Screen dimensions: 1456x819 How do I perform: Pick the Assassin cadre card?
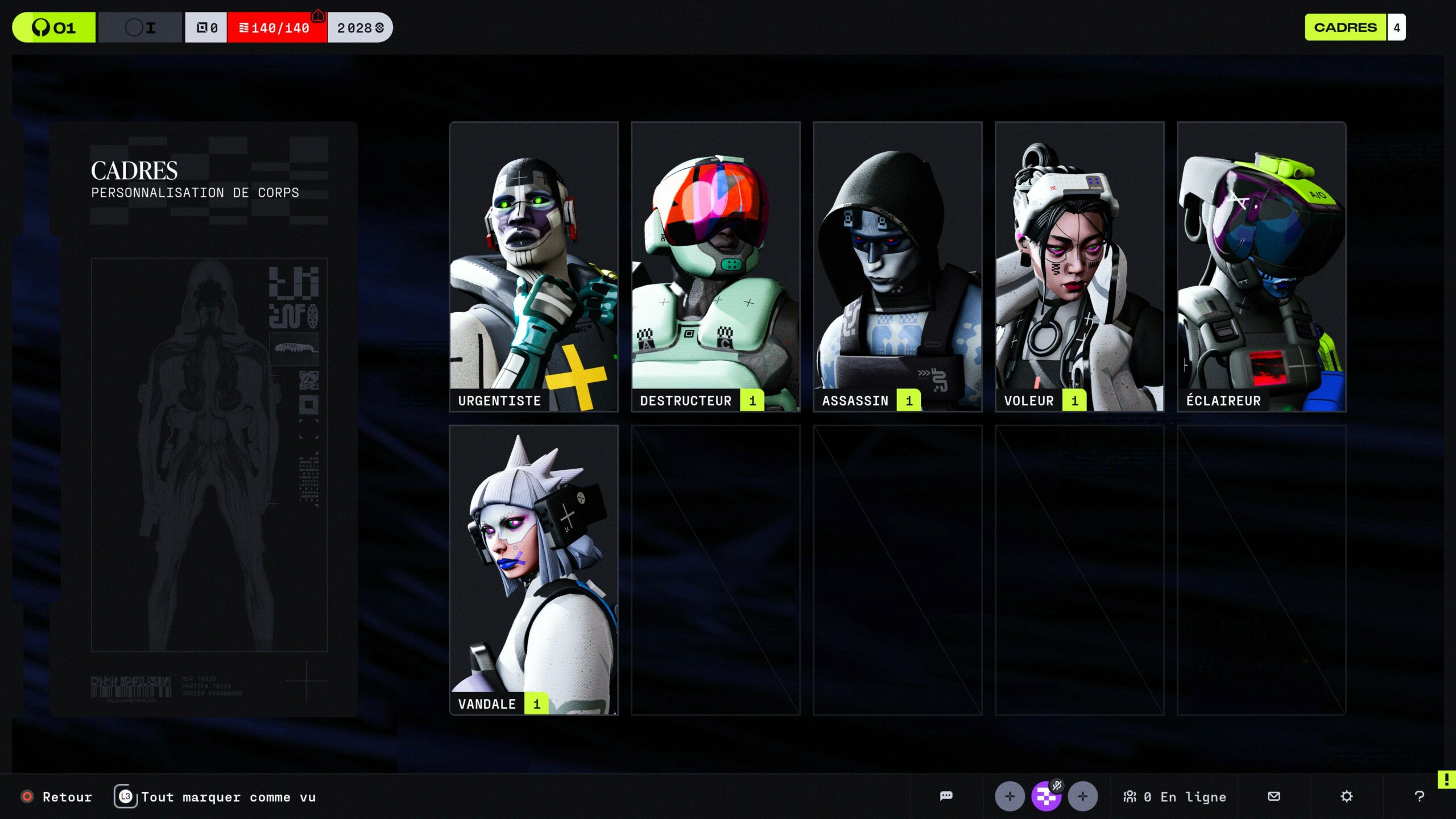[897, 266]
